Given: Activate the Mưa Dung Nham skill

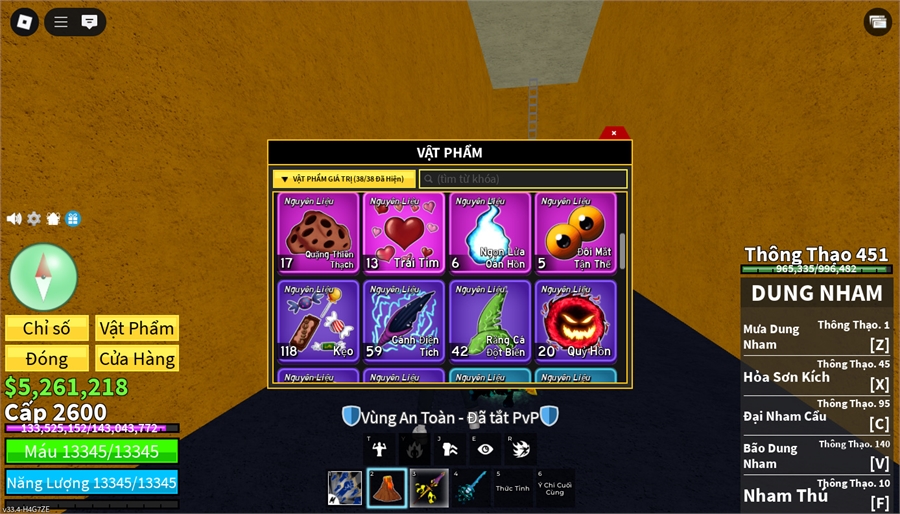Looking at the screenshot, I should [x=816, y=336].
